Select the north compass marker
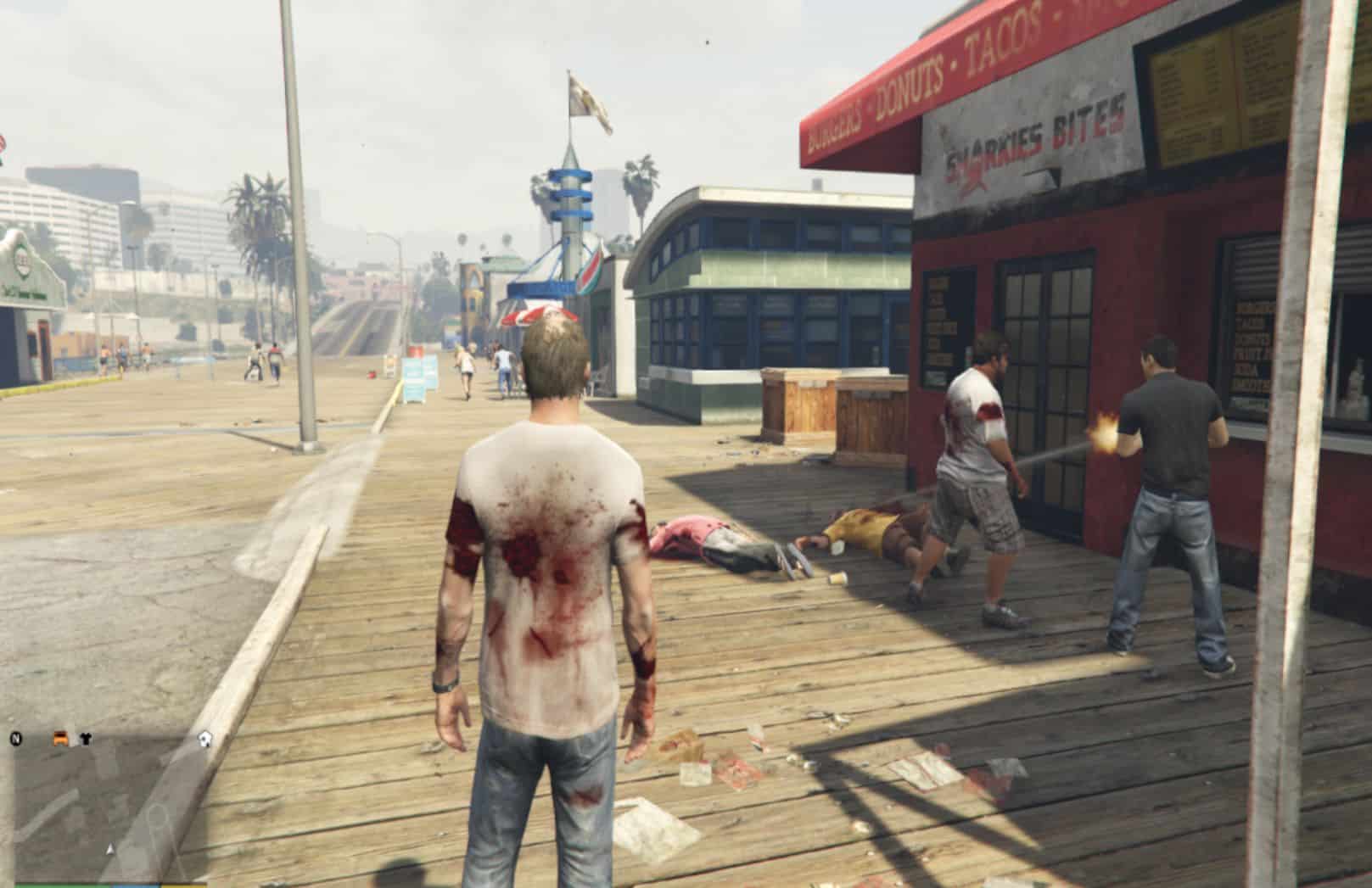 [16, 739]
